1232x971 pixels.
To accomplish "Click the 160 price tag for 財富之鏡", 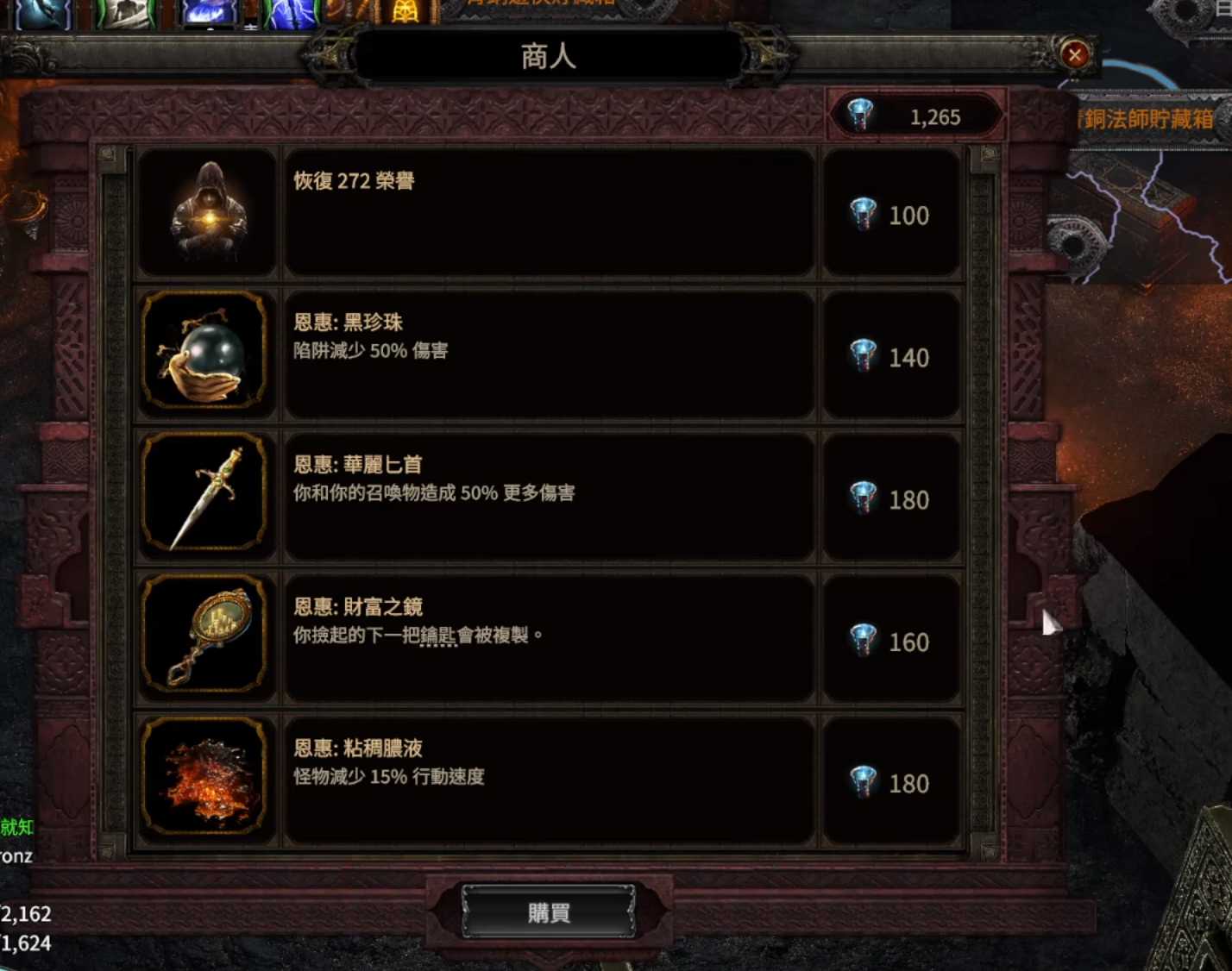I will [893, 642].
